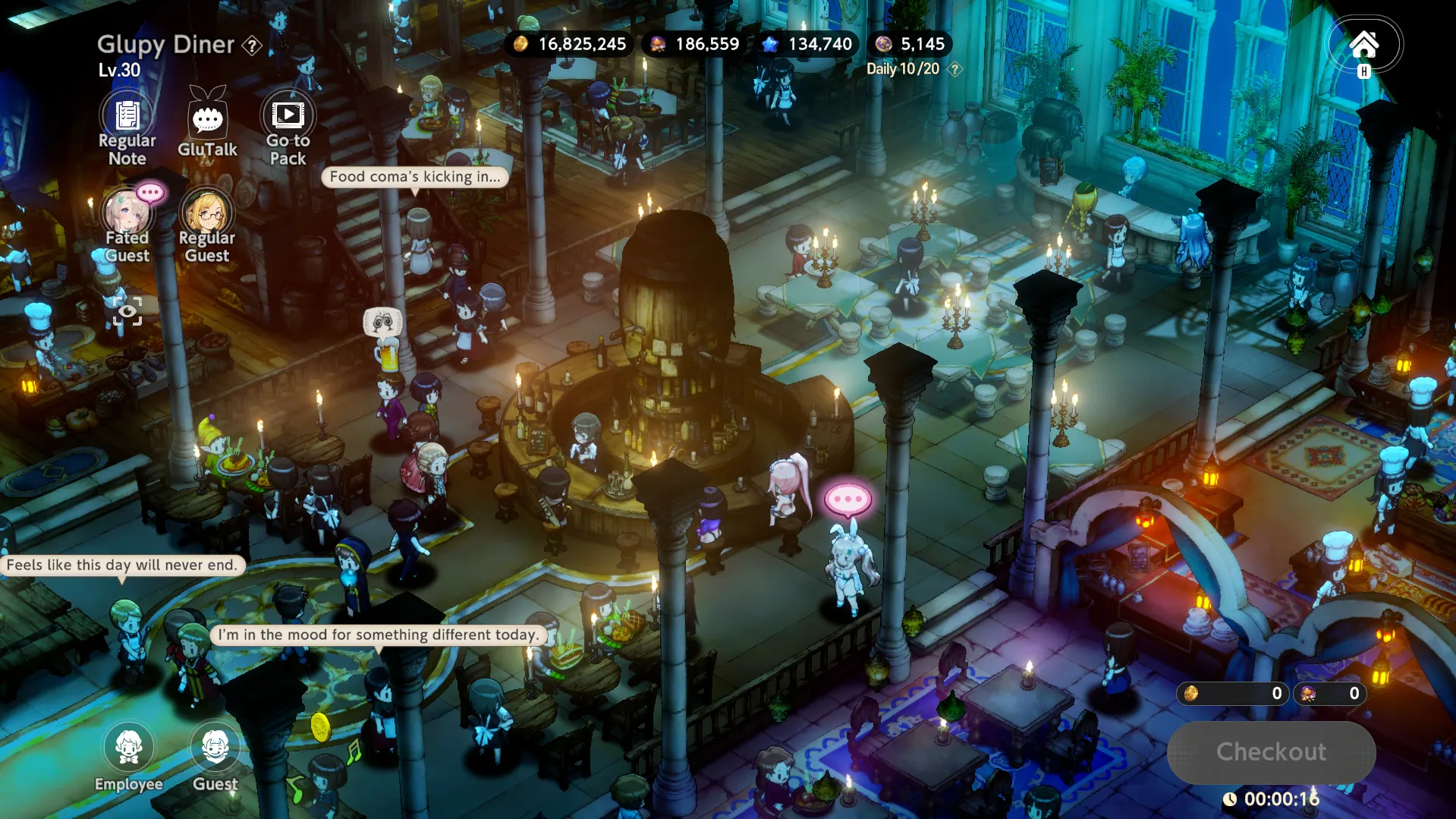Select the Fated Guest portrait
Image resolution: width=1456 pixels, height=819 pixels.
[x=127, y=222]
